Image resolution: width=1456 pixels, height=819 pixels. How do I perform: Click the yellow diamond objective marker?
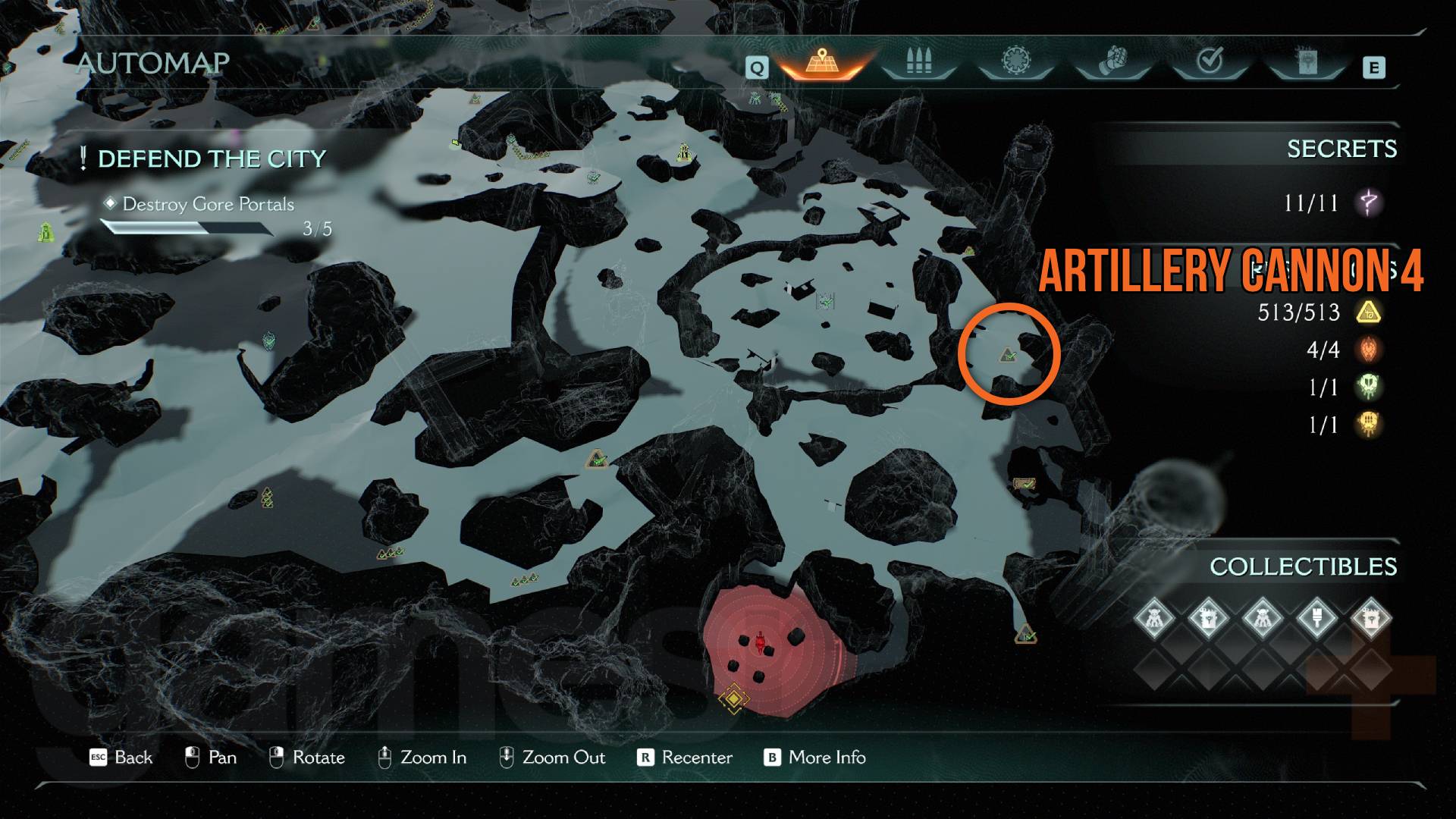click(733, 697)
